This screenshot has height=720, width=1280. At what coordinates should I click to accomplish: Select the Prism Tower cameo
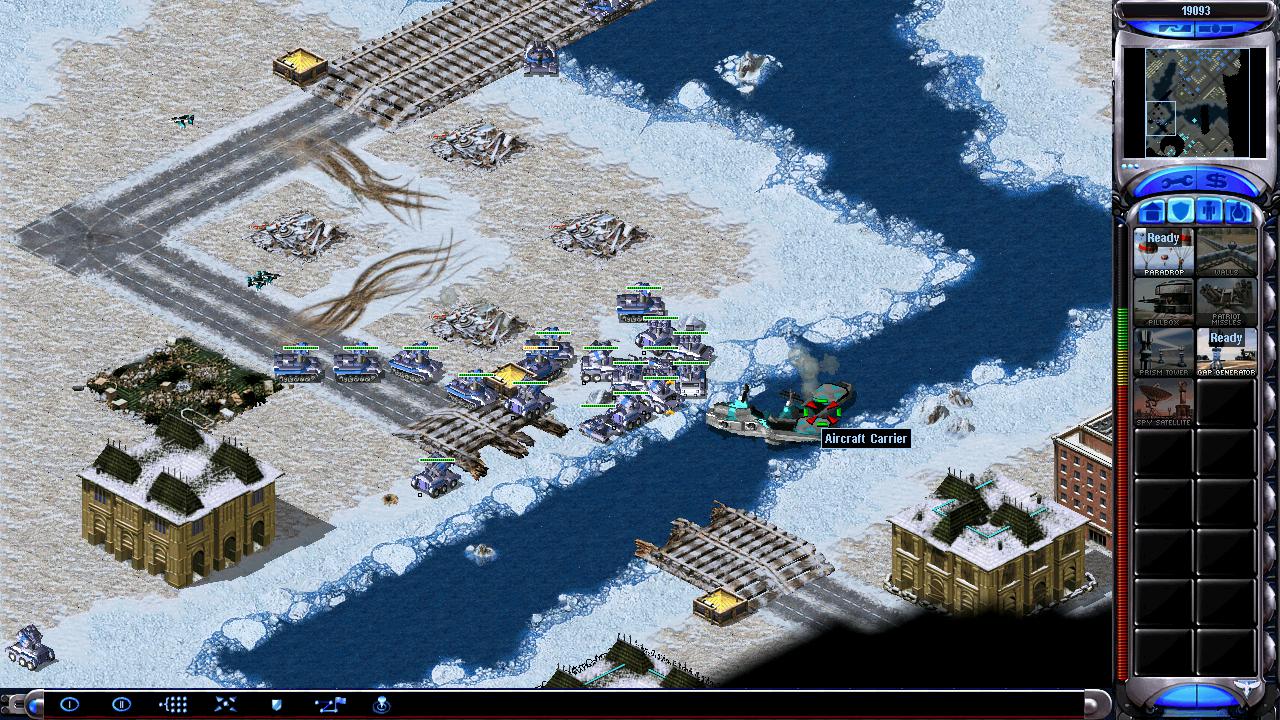point(1164,352)
